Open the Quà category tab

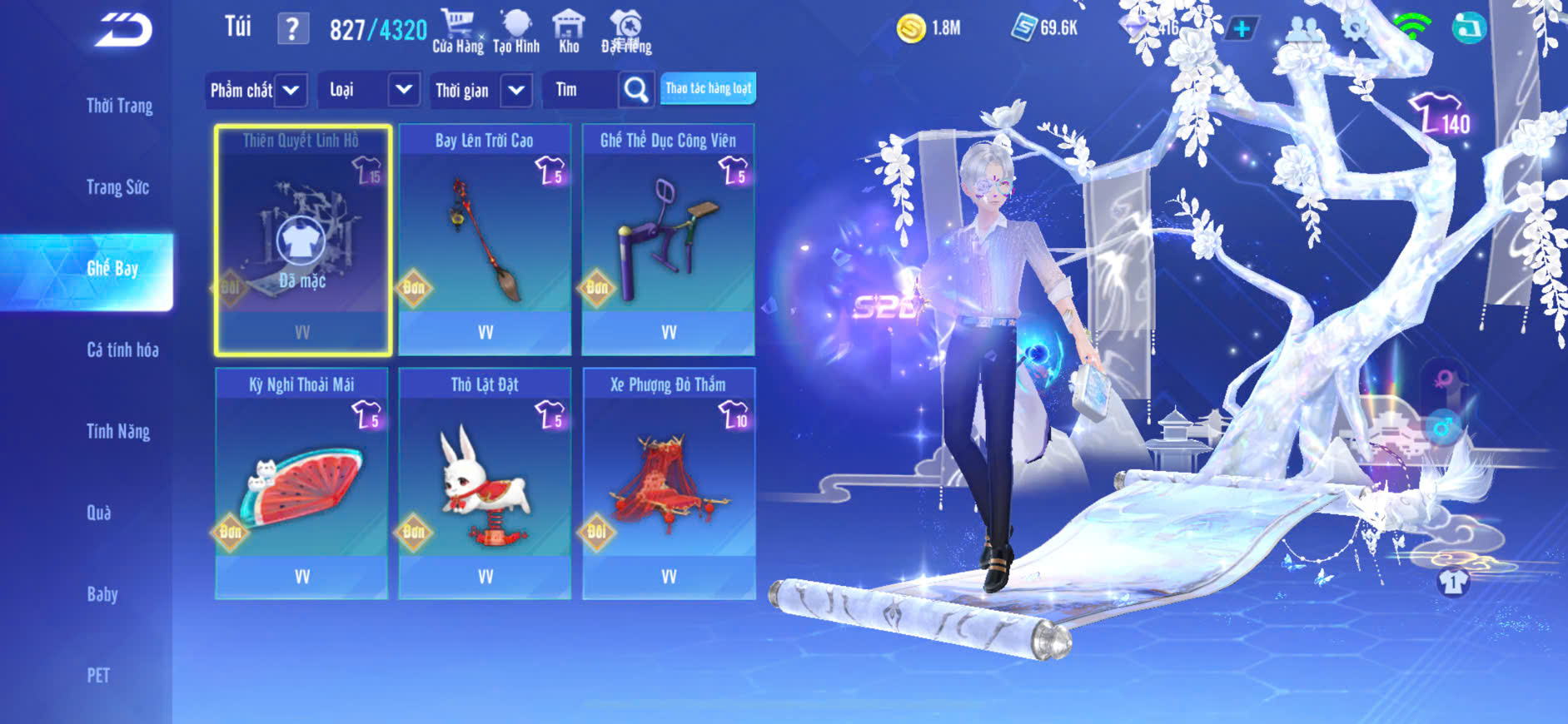pyautogui.click(x=99, y=513)
